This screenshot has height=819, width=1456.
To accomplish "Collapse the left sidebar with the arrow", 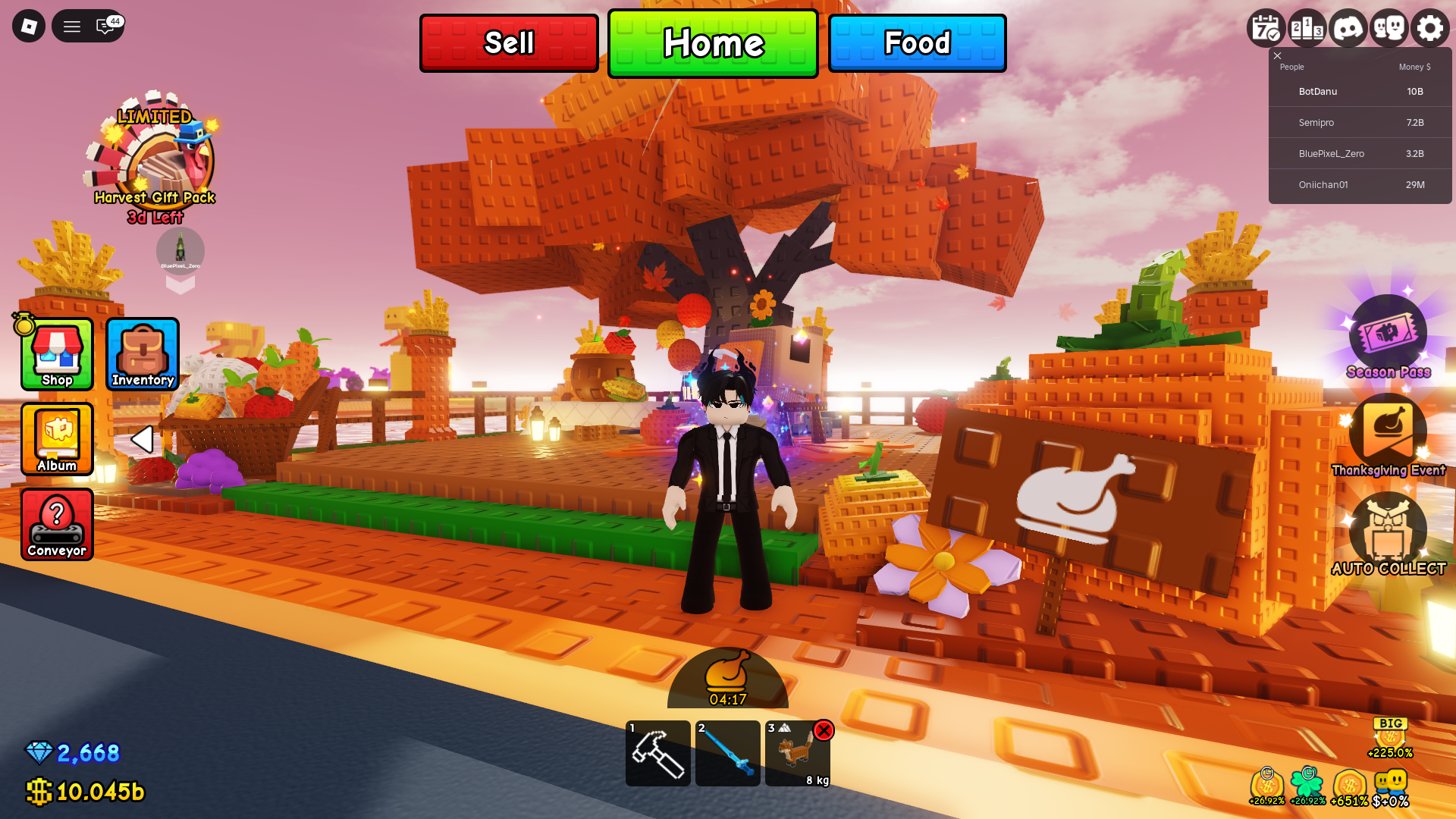I will (x=142, y=439).
